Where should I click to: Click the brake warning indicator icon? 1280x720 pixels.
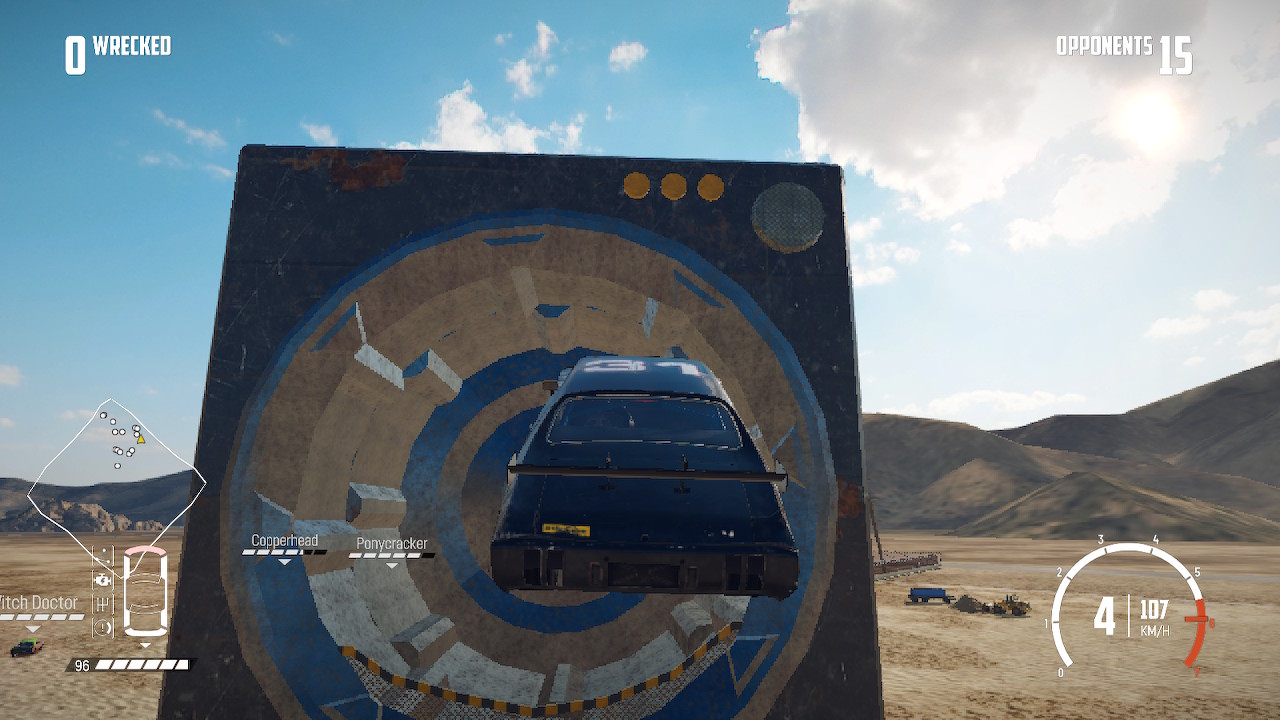click(103, 625)
